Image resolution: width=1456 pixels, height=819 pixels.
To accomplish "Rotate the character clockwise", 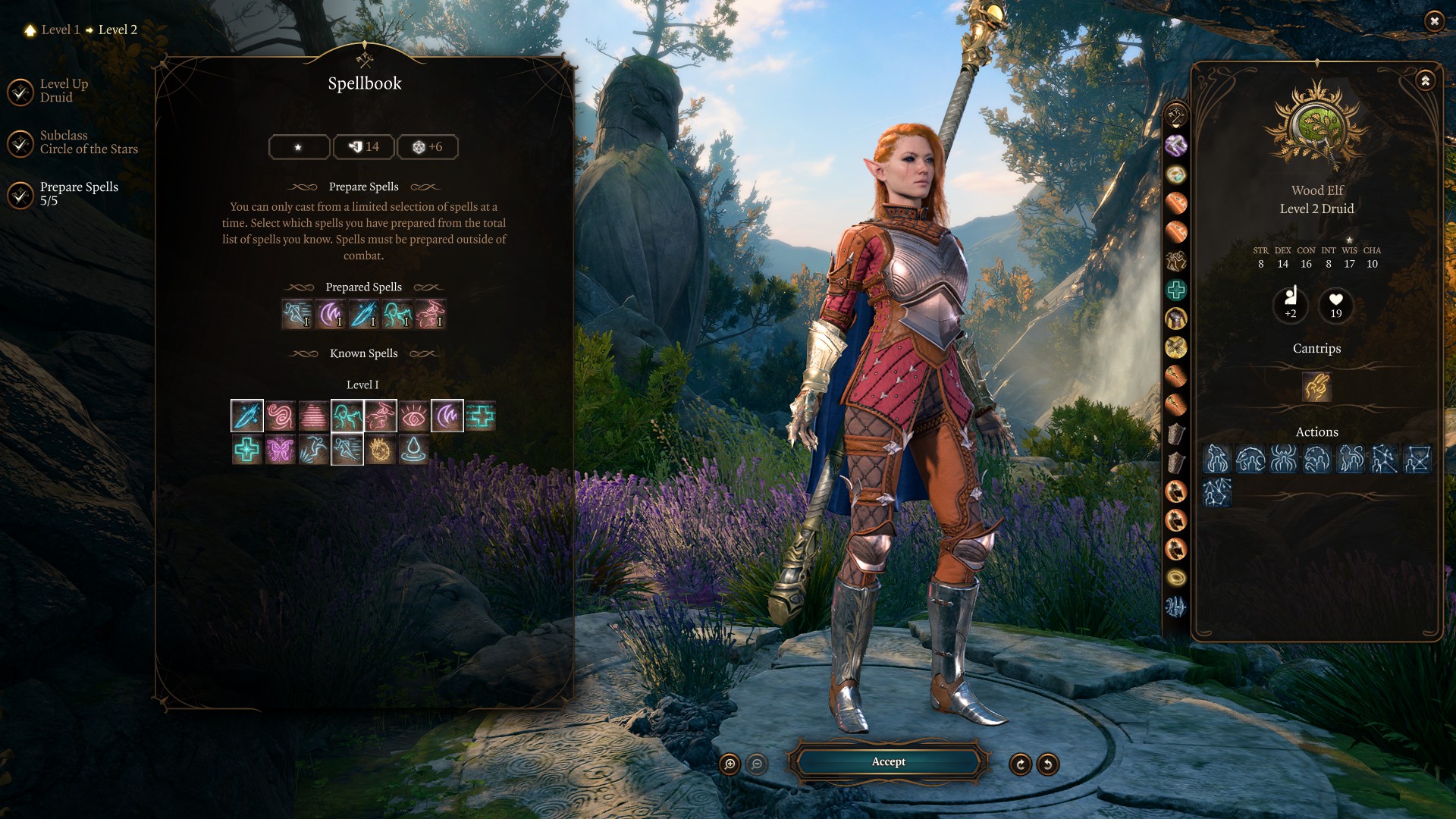I will [1020, 764].
